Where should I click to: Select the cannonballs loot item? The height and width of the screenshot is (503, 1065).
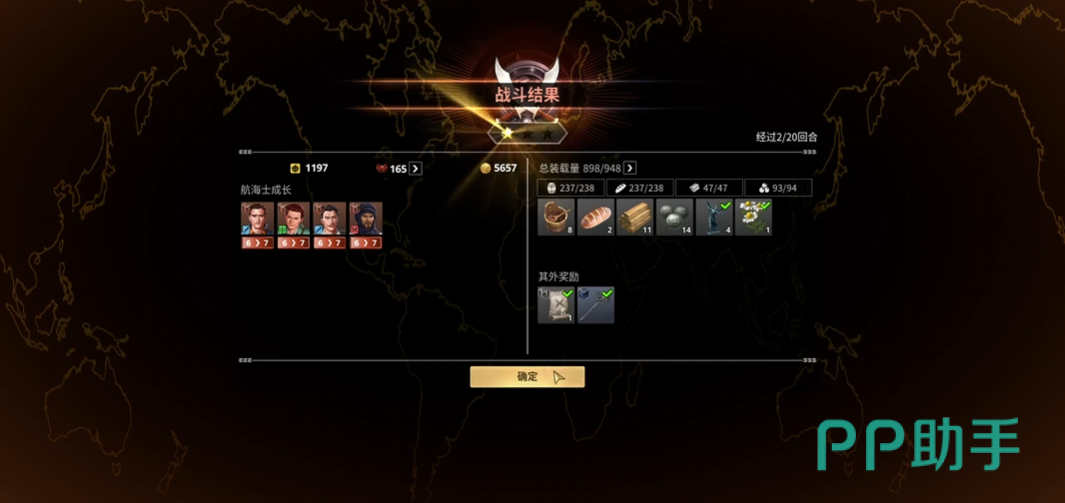click(x=674, y=218)
